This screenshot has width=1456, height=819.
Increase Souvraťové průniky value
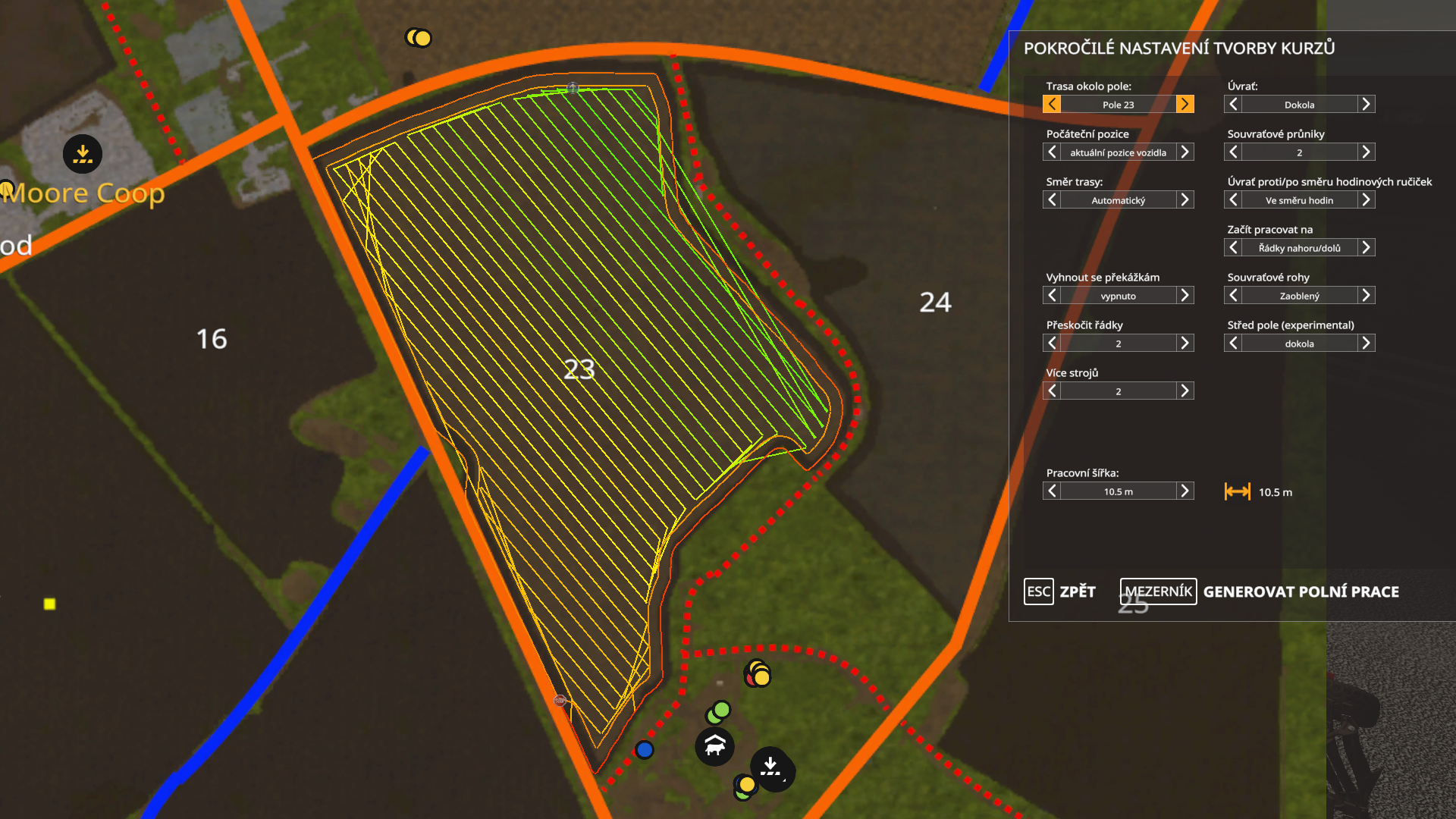point(1365,152)
